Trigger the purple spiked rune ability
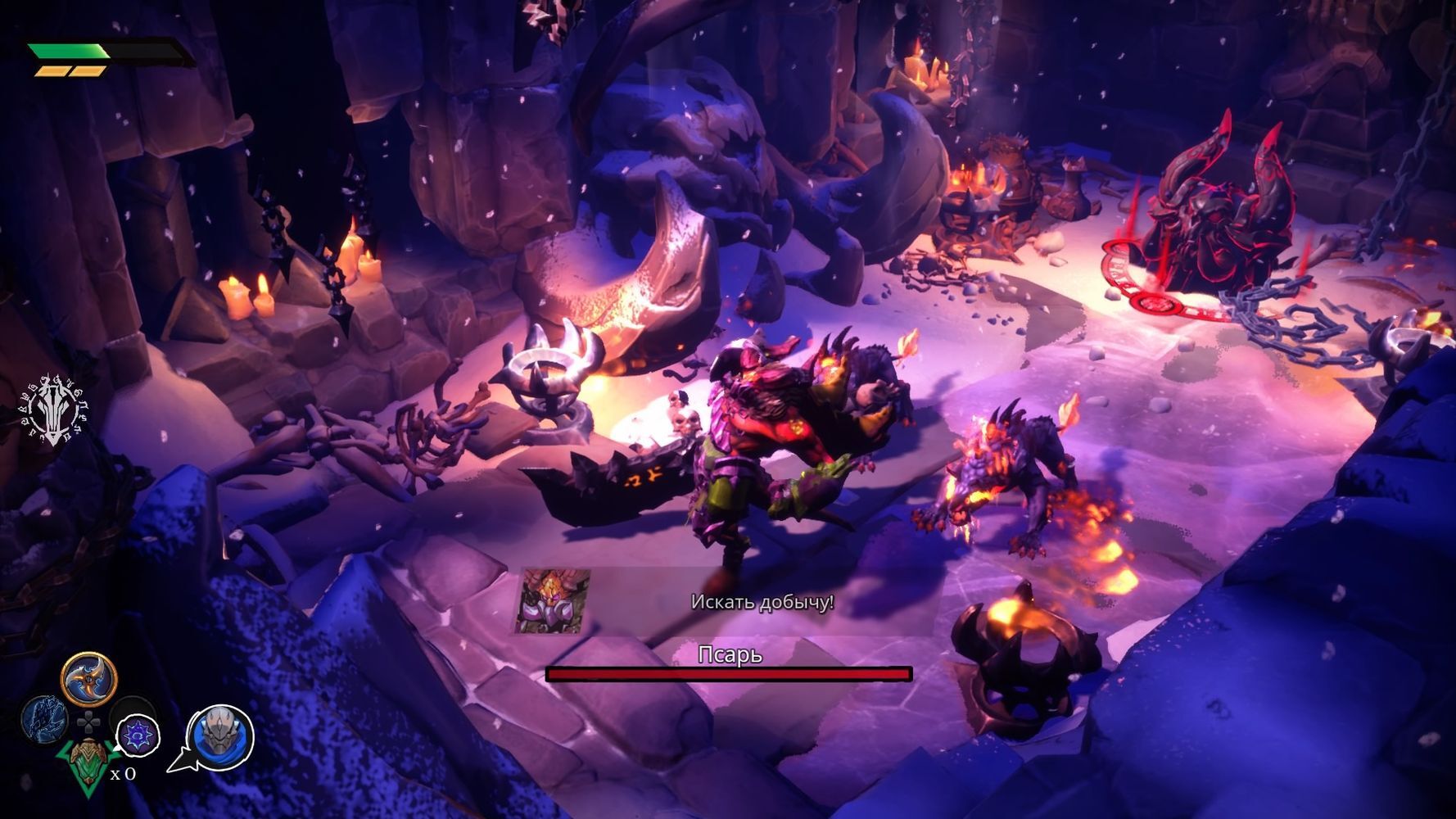The image size is (1456, 819). (137, 734)
